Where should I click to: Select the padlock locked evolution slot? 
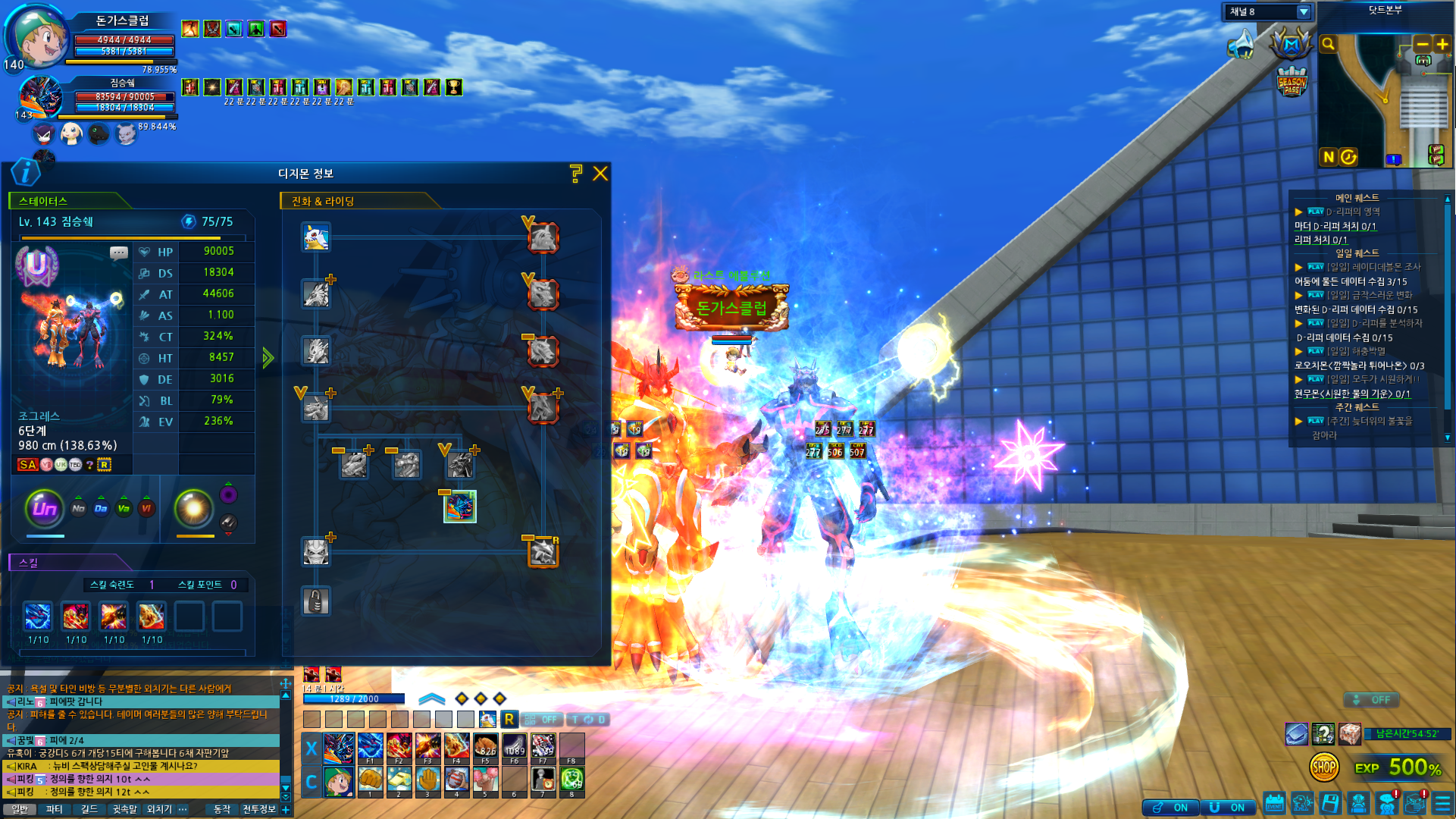316,601
